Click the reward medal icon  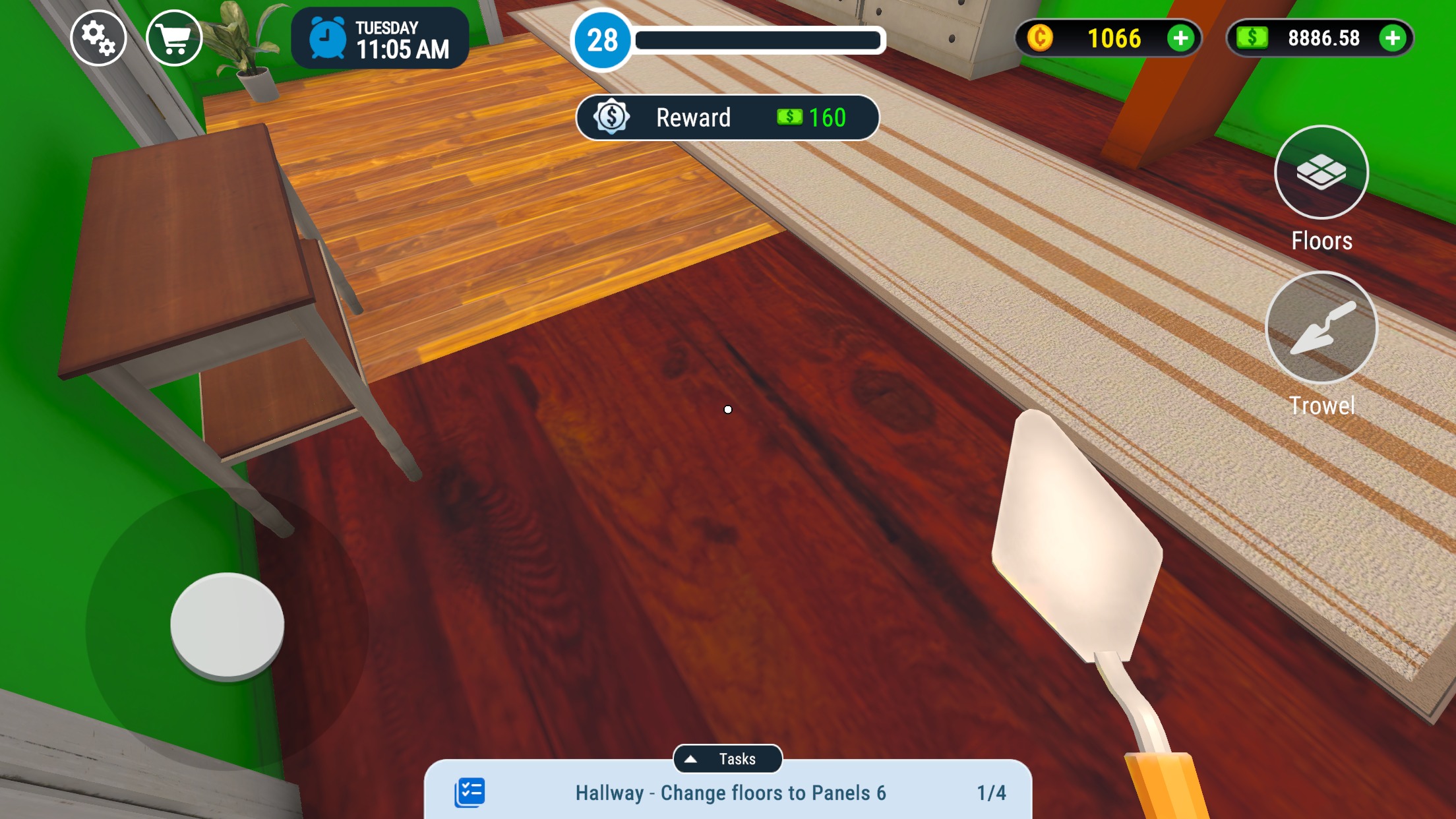click(613, 117)
